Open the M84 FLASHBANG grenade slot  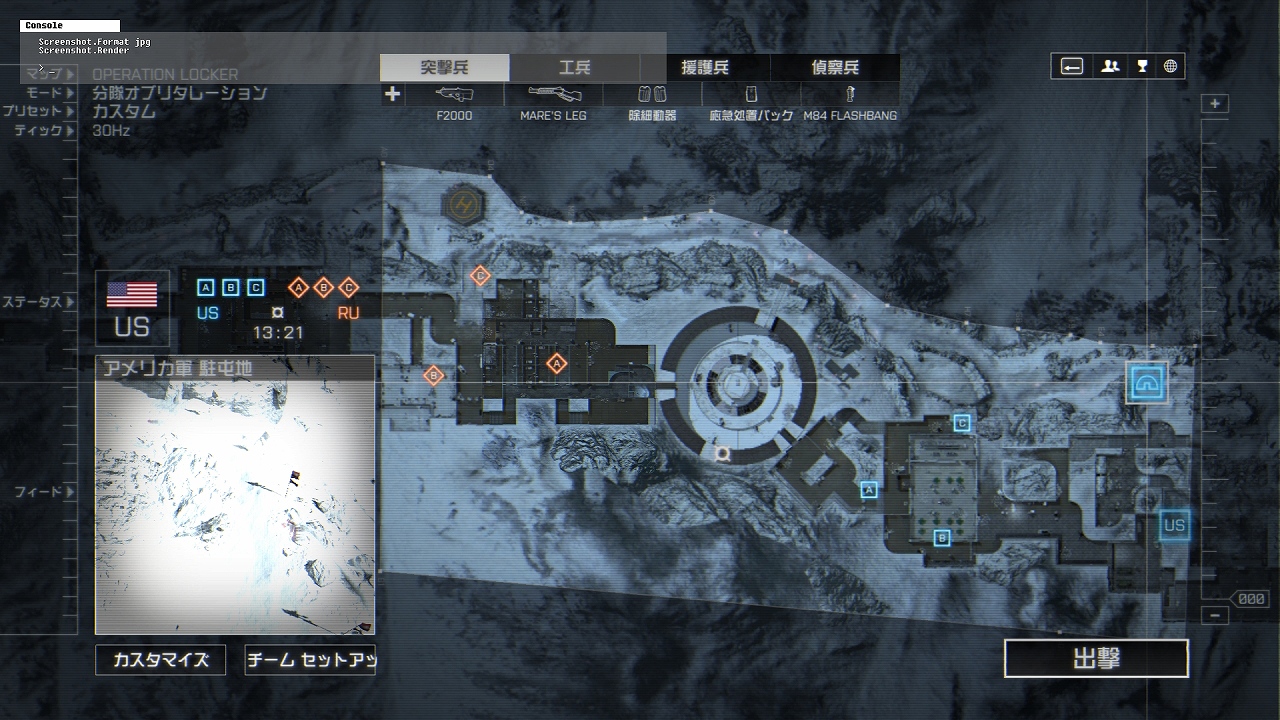(x=849, y=103)
